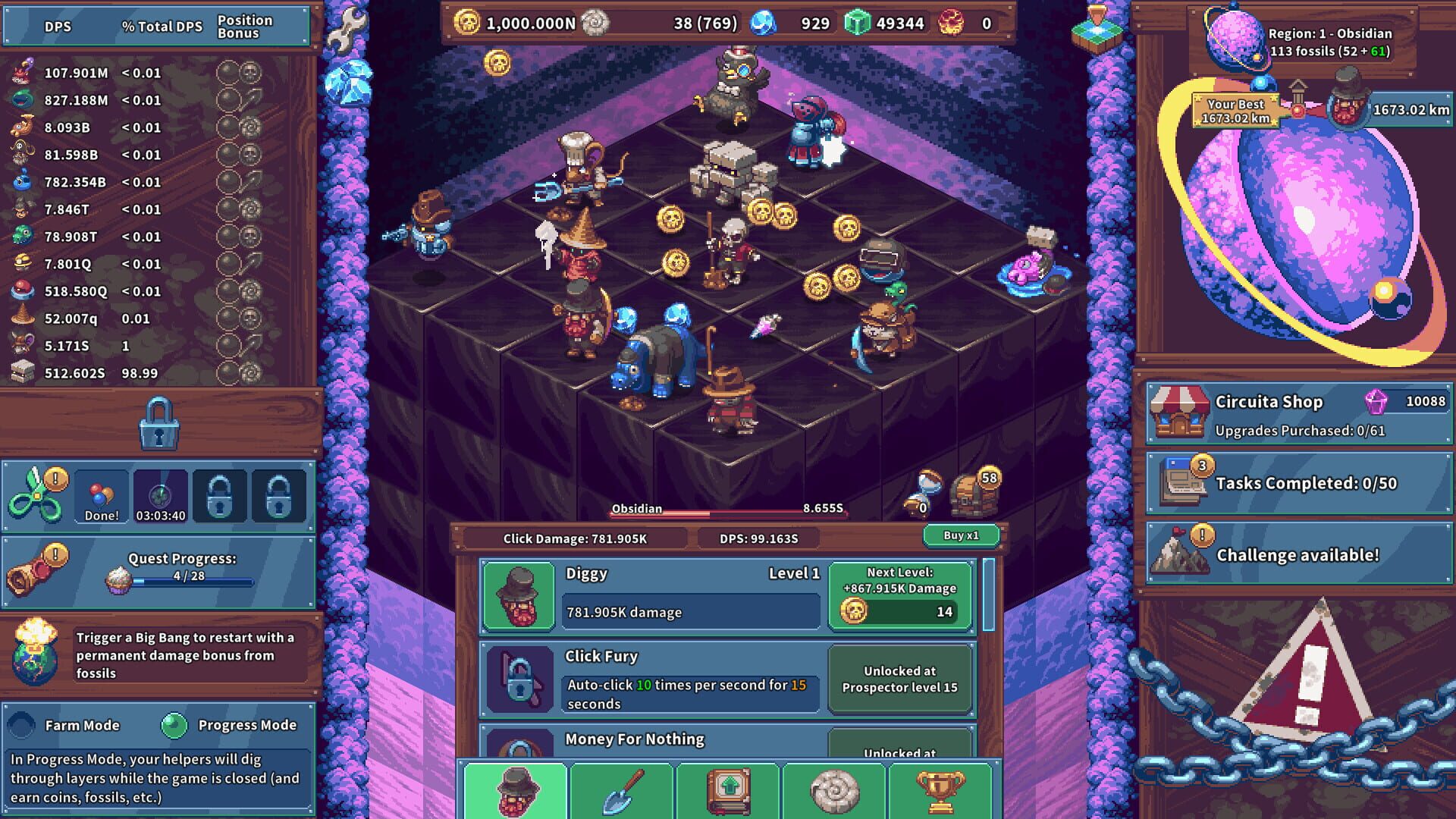This screenshot has height=819, width=1456.
Task: Open the shovel digging tab
Action: [622, 791]
